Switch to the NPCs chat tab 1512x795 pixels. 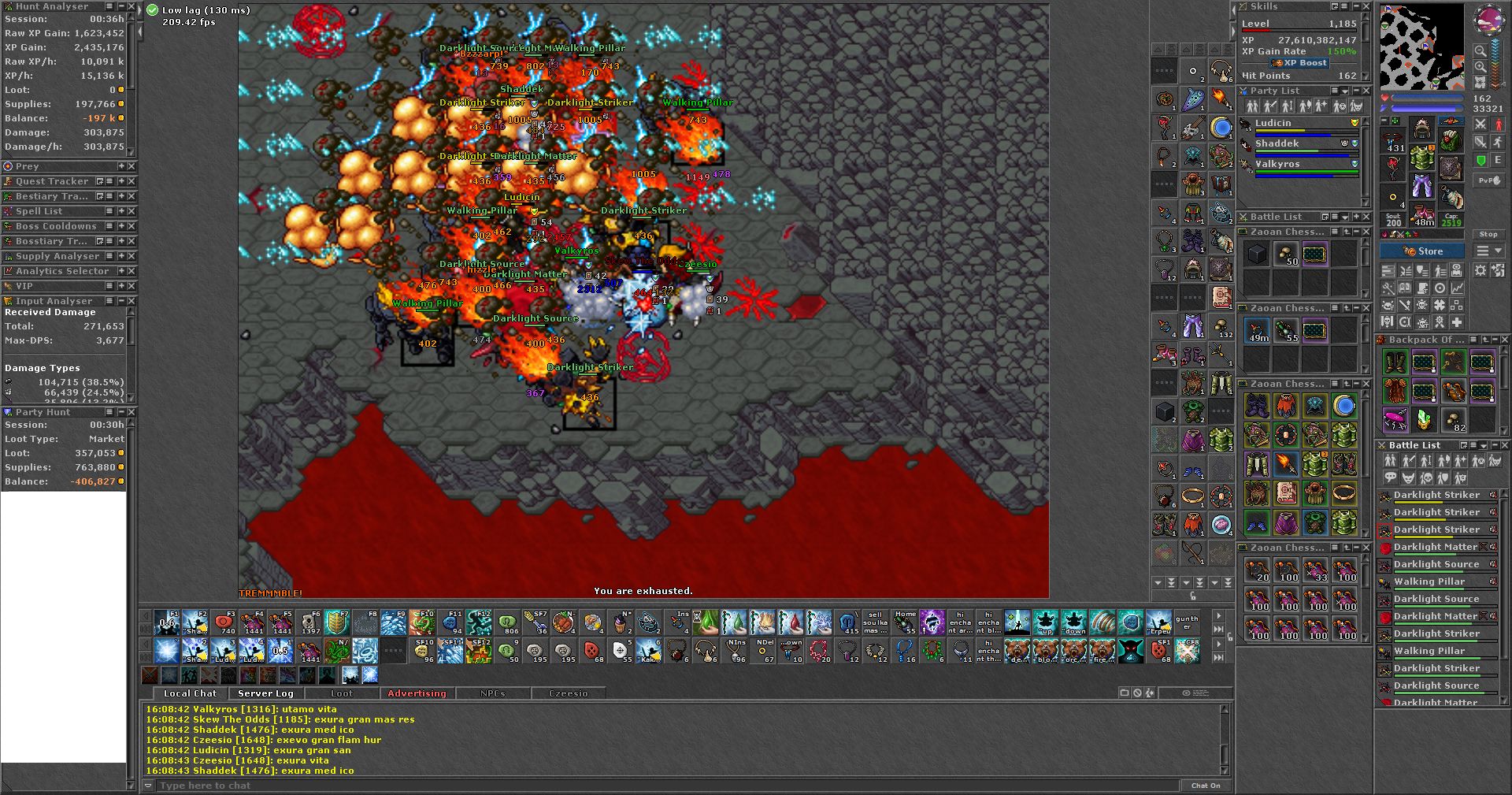point(493,693)
